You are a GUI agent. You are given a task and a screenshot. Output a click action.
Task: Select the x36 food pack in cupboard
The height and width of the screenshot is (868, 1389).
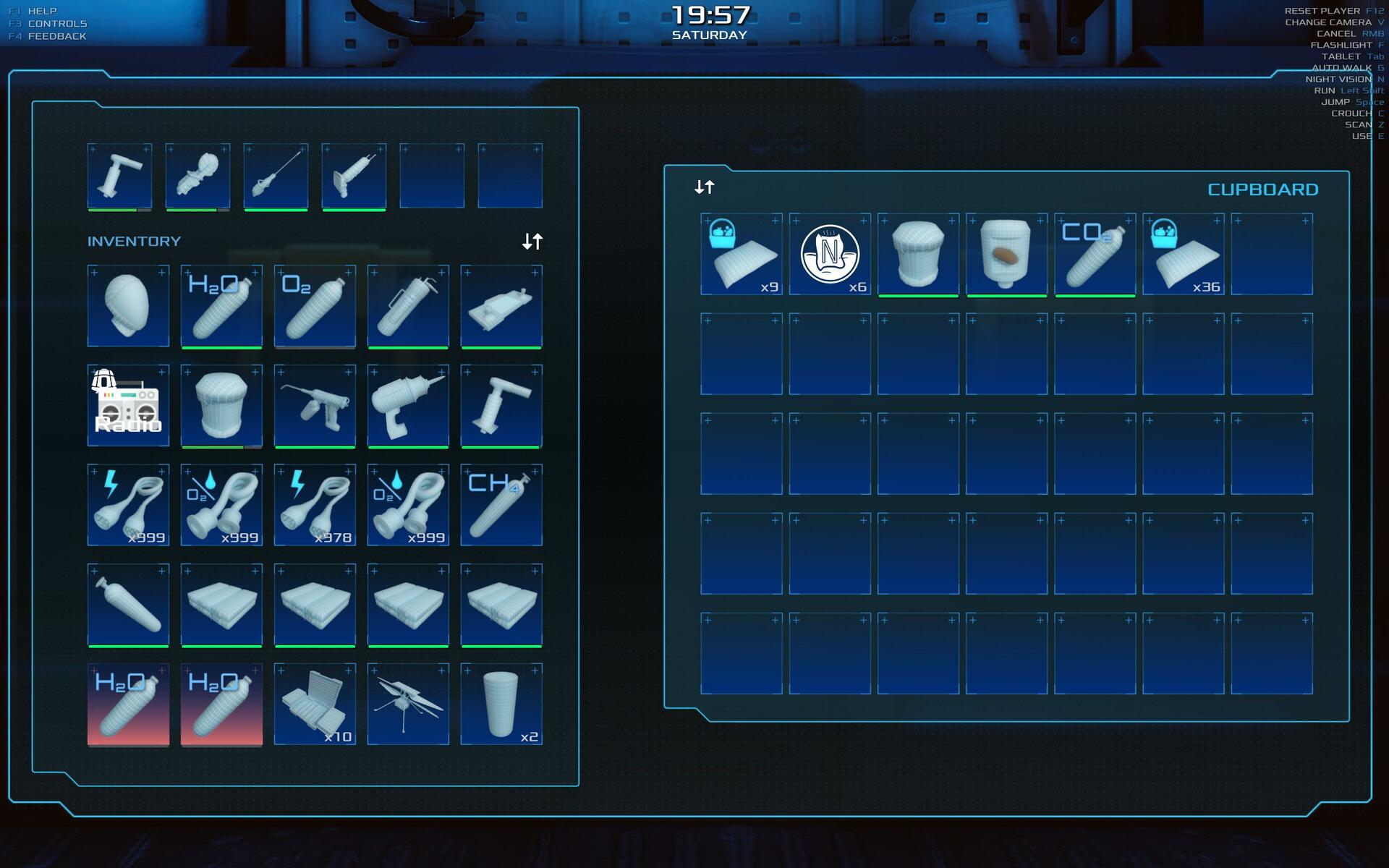tap(1183, 254)
